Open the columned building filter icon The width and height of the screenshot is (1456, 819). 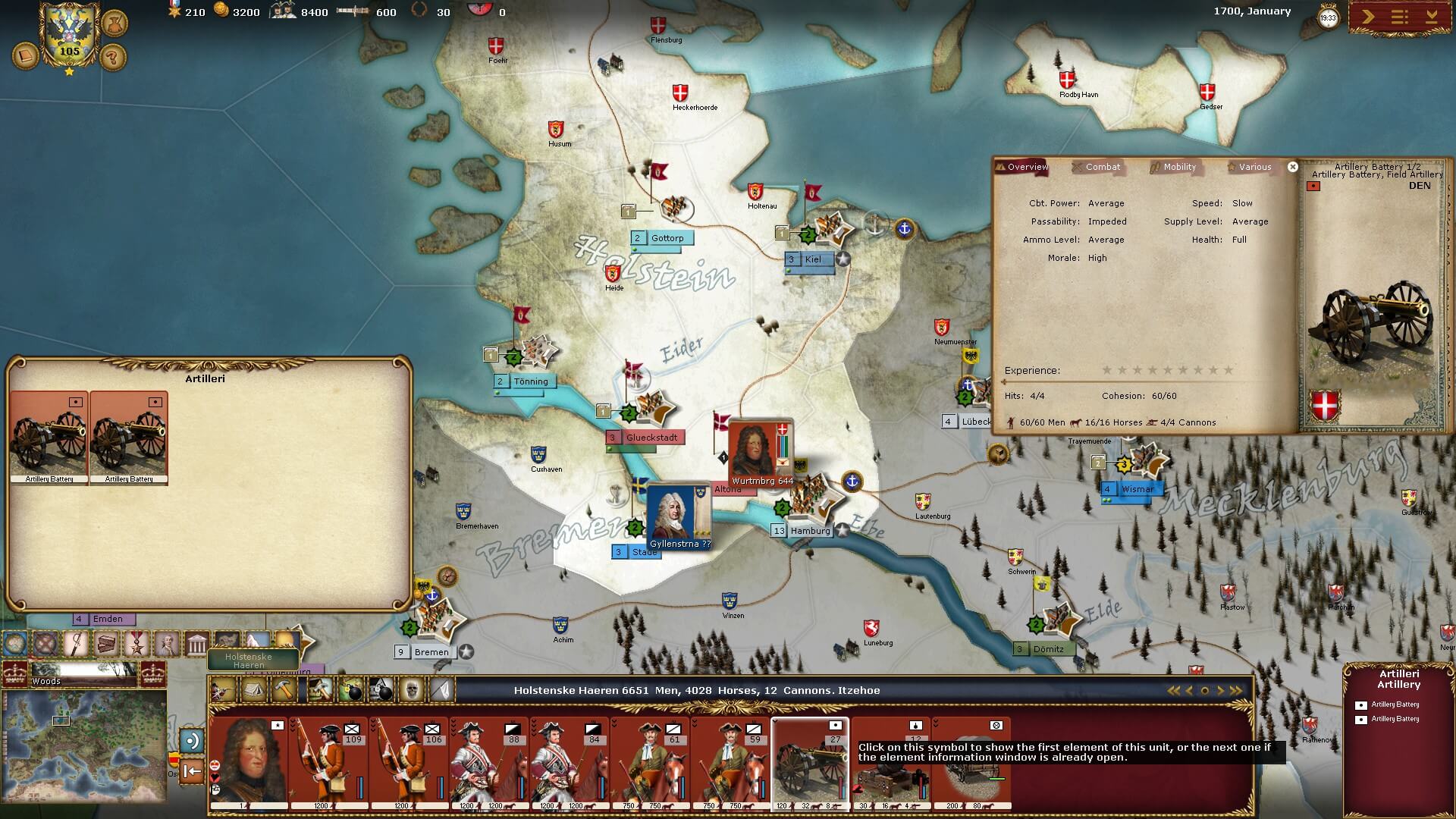coord(196,645)
